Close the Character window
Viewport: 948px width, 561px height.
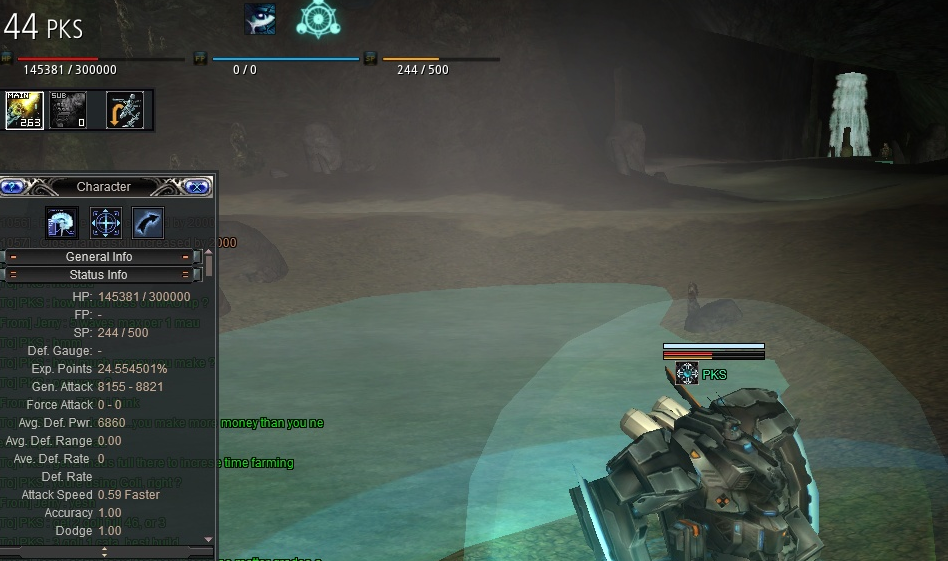coord(197,186)
